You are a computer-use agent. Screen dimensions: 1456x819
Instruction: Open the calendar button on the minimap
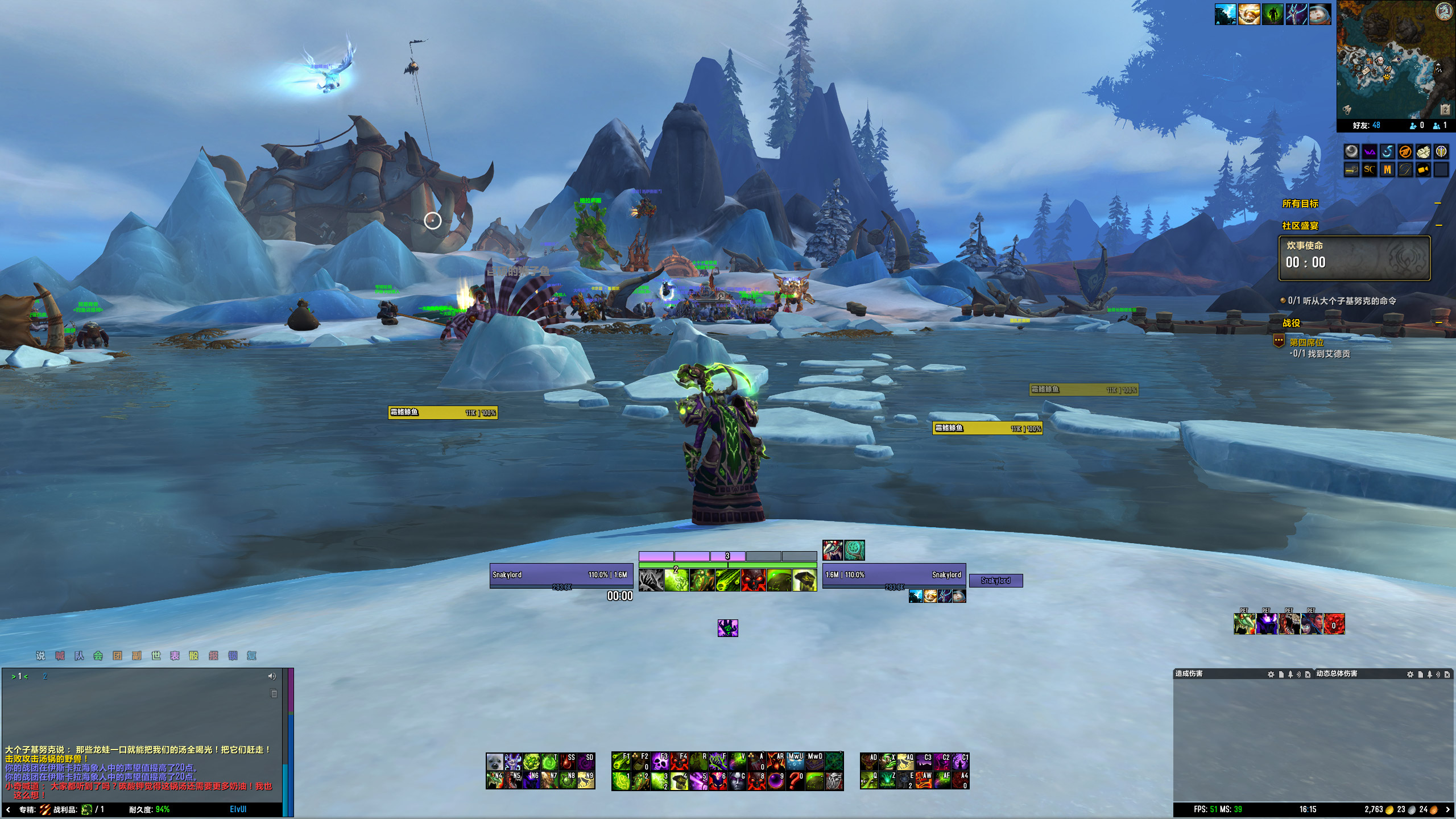click(x=1445, y=109)
